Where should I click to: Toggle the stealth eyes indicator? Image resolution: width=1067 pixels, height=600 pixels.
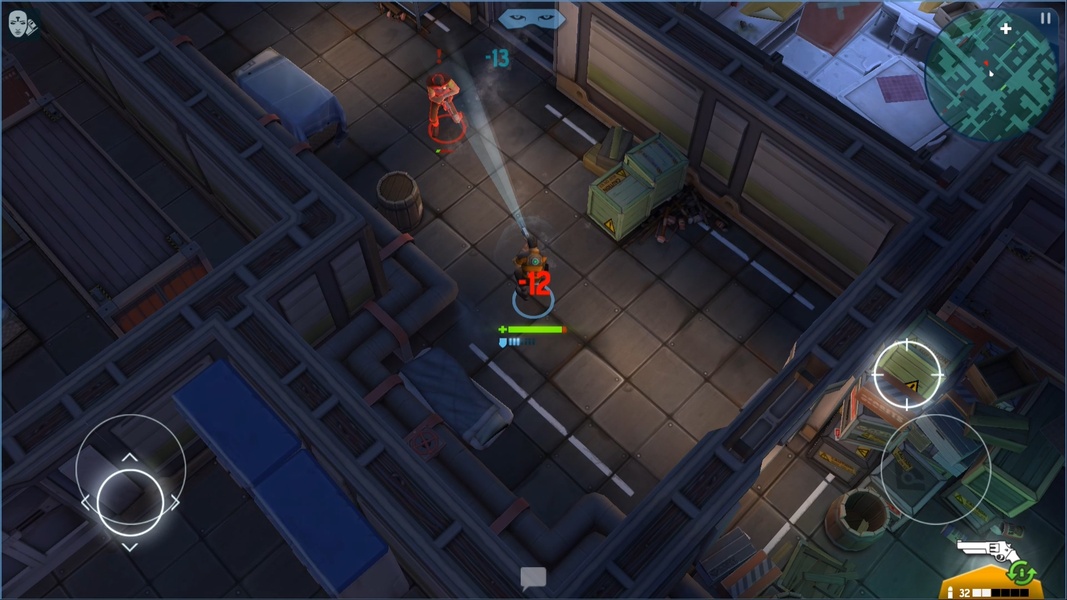(x=532, y=18)
